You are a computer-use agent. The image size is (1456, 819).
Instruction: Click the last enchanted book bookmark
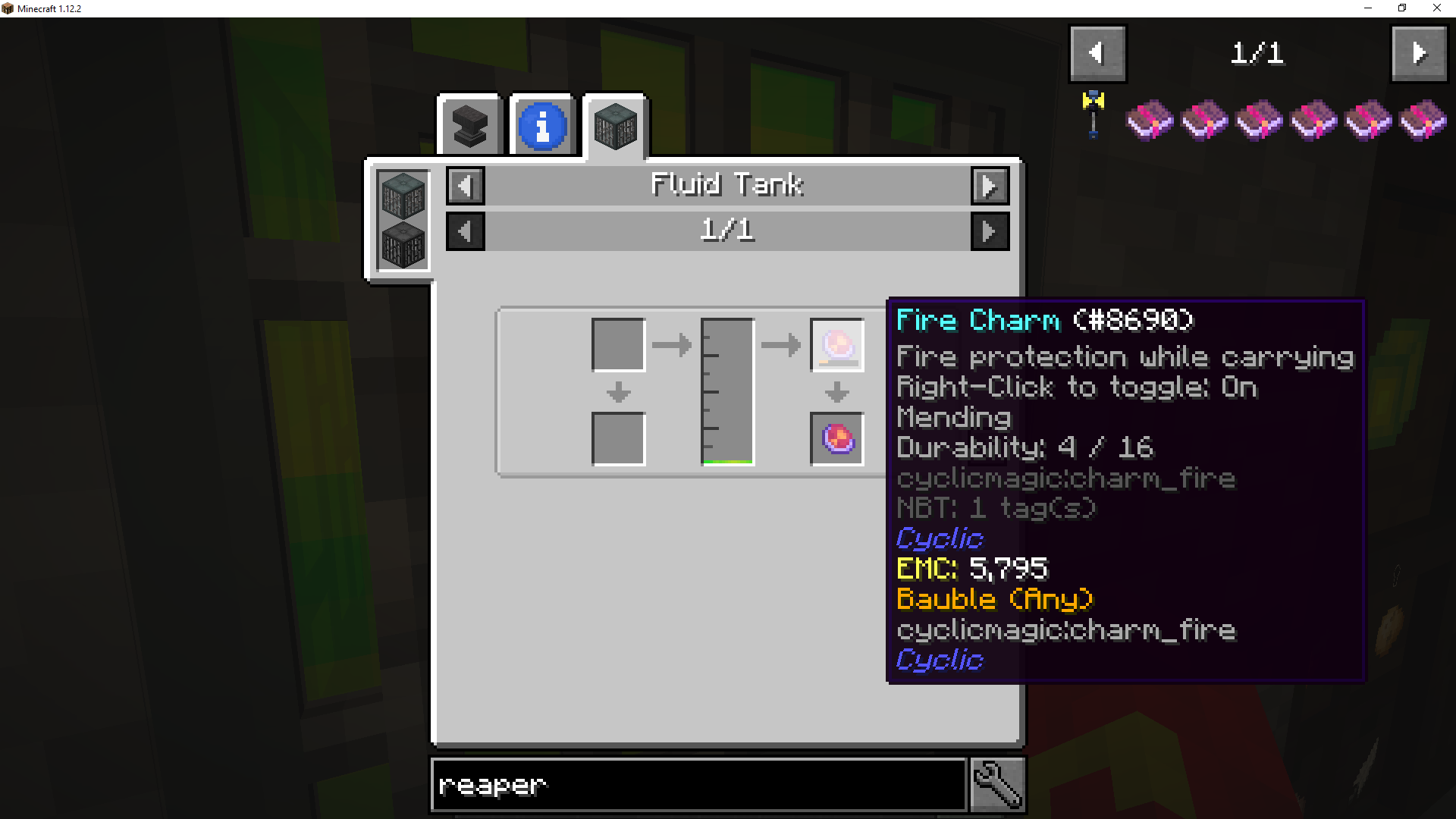(1422, 120)
